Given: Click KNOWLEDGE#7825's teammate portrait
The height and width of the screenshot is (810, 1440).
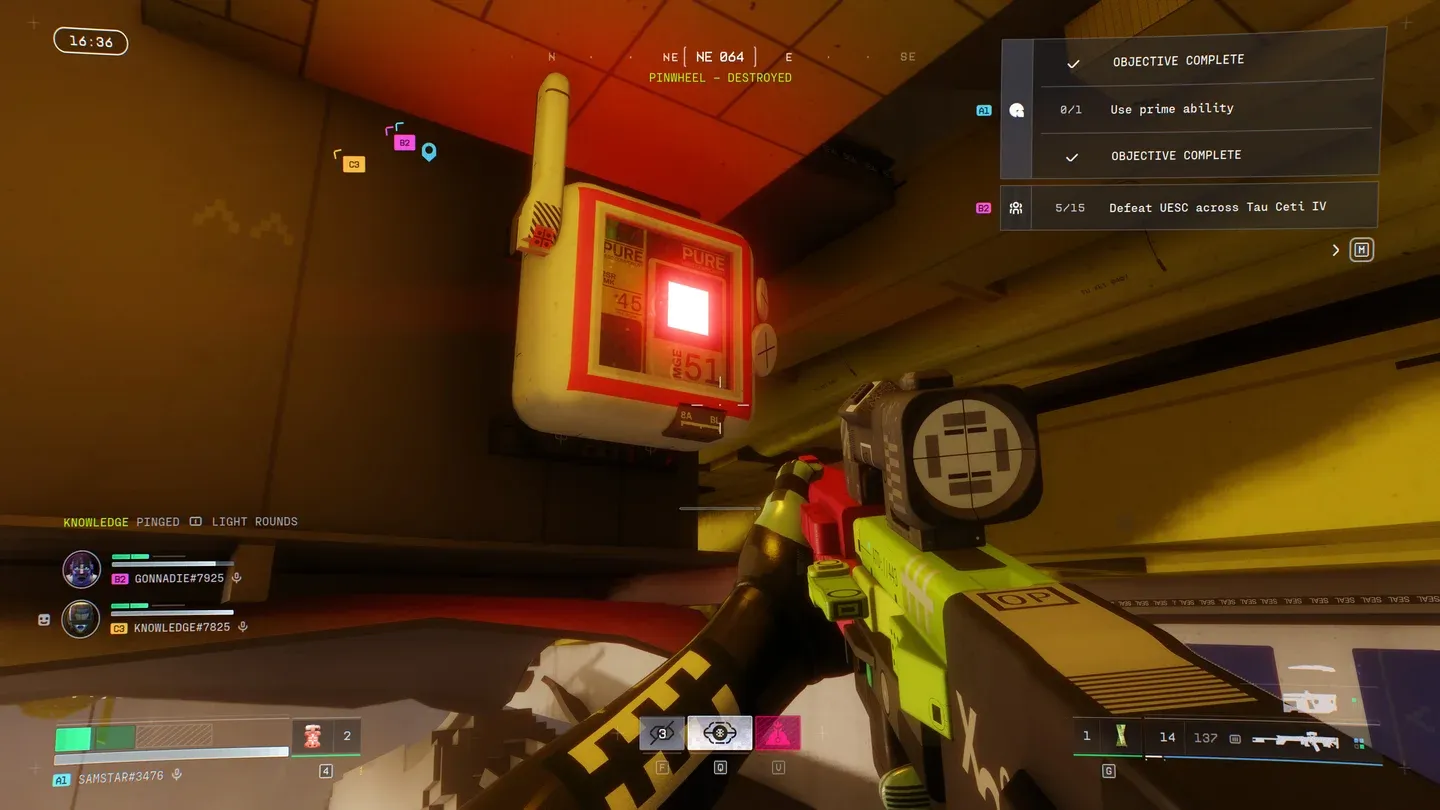Looking at the screenshot, I should point(81,619).
